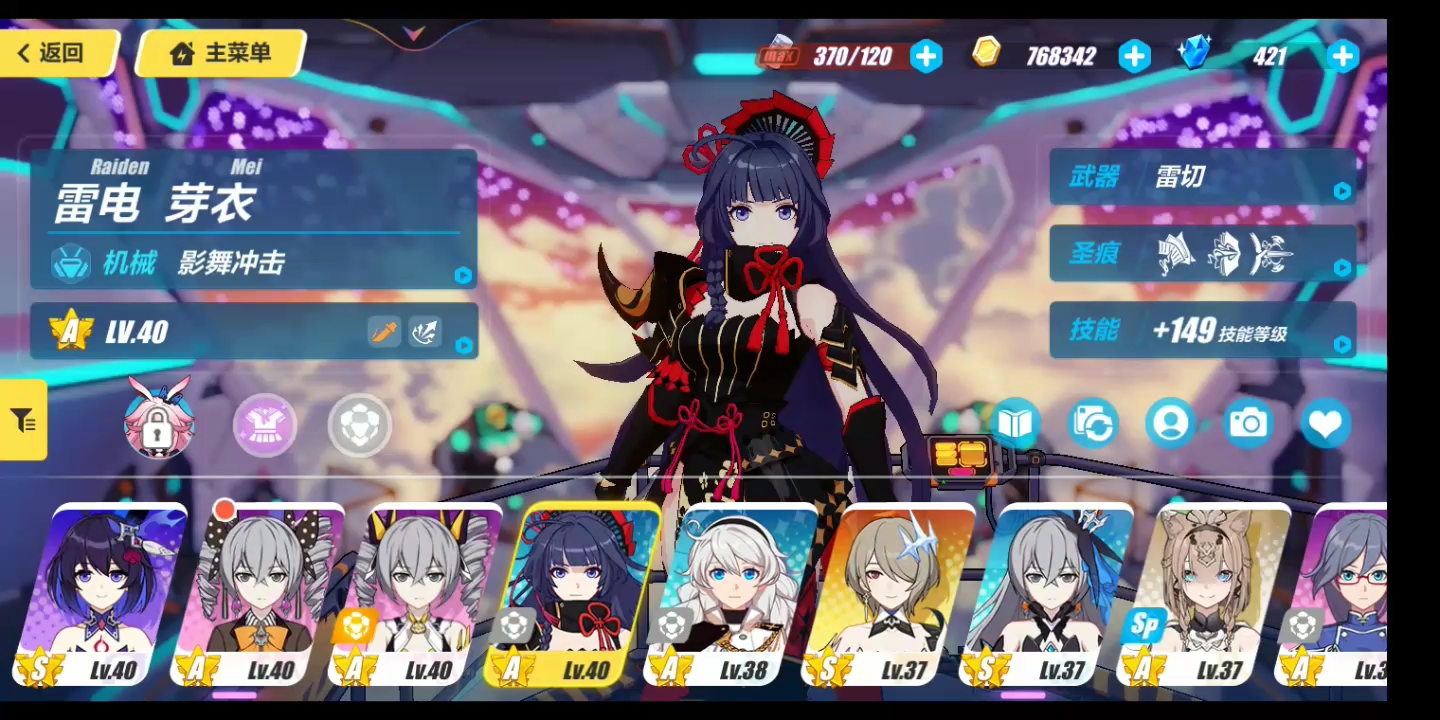Tap the locked pink chibi avatar

pyautogui.click(x=157, y=424)
